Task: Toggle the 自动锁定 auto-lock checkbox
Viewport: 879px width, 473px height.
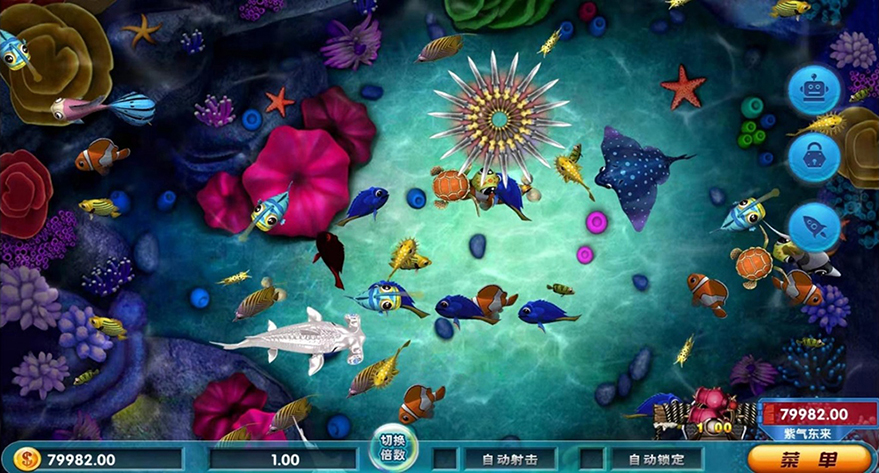Action: pyautogui.click(x=591, y=460)
